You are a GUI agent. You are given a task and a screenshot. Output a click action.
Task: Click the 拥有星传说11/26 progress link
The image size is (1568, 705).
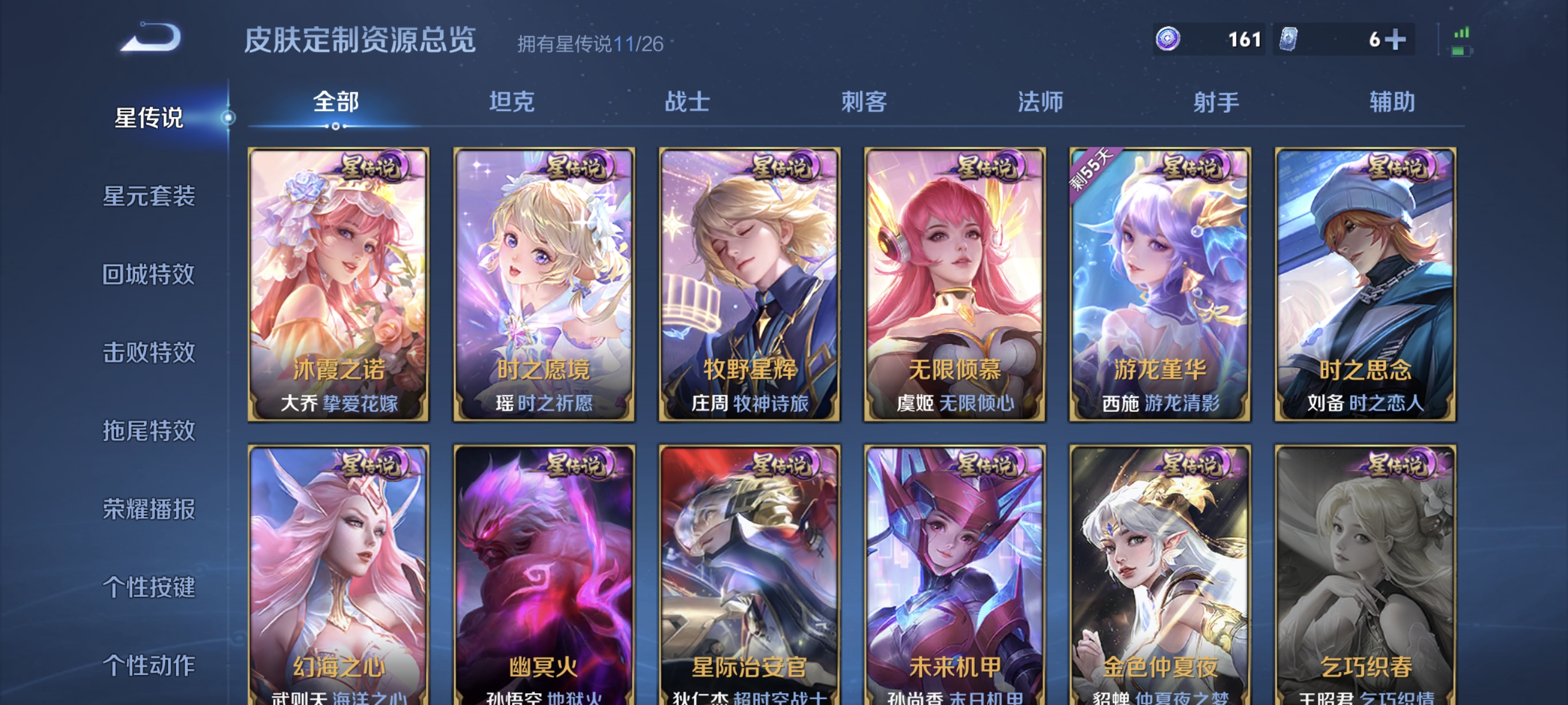click(x=591, y=43)
